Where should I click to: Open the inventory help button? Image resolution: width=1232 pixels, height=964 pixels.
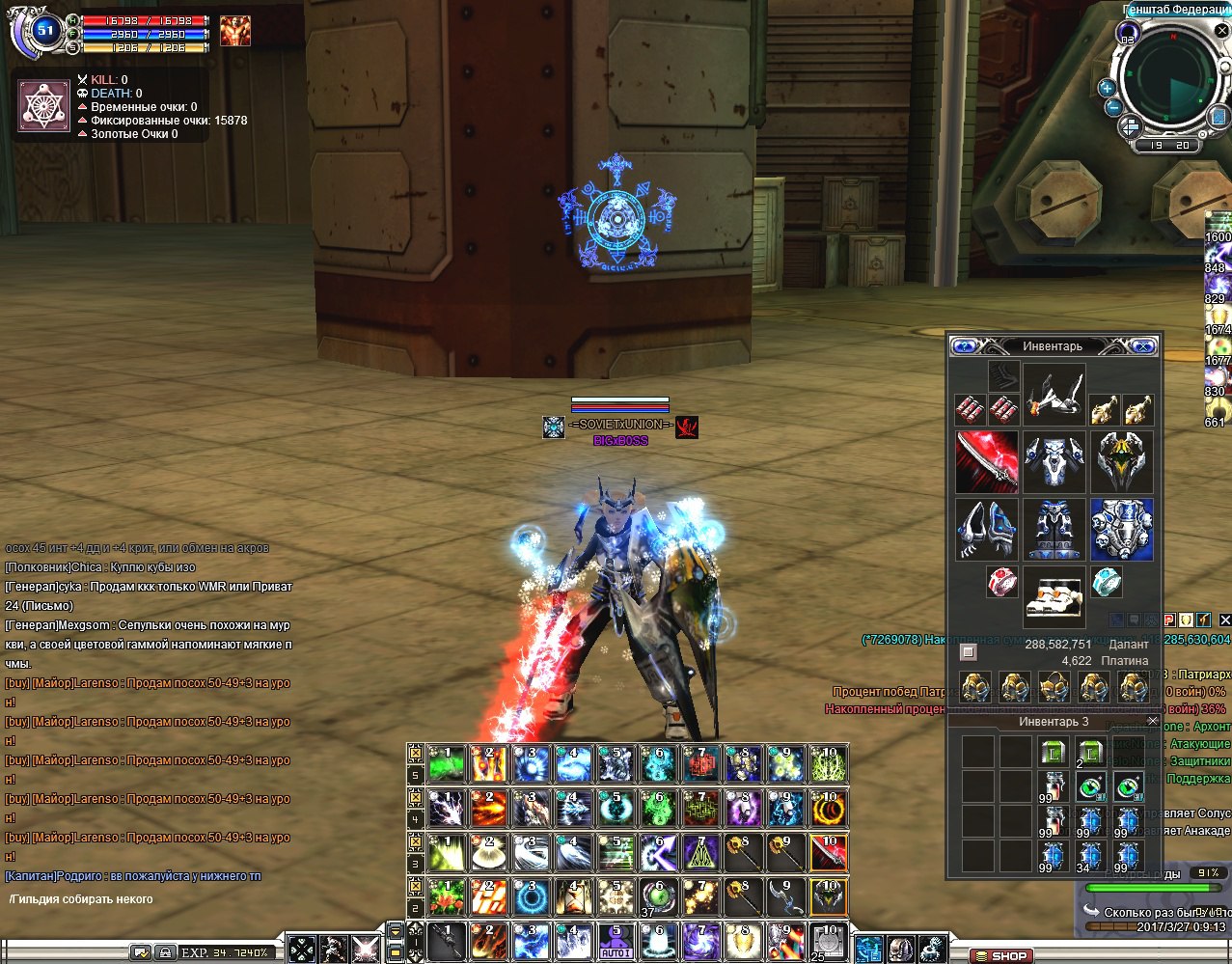[963, 345]
